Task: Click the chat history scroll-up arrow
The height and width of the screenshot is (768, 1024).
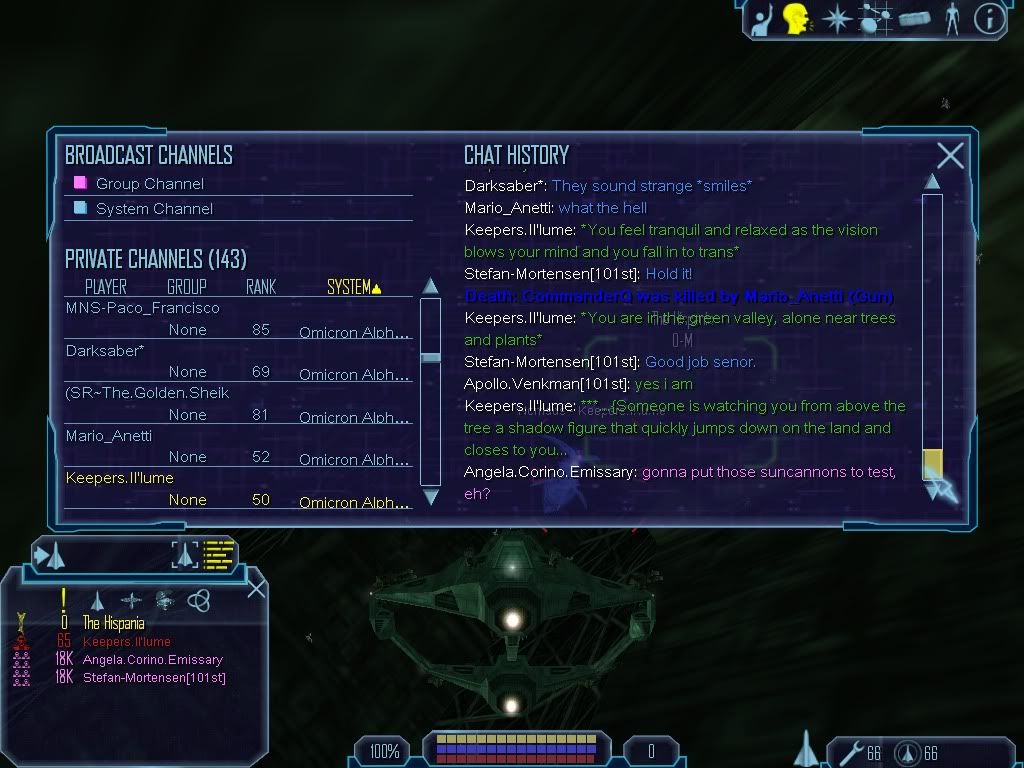Action: point(931,182)
